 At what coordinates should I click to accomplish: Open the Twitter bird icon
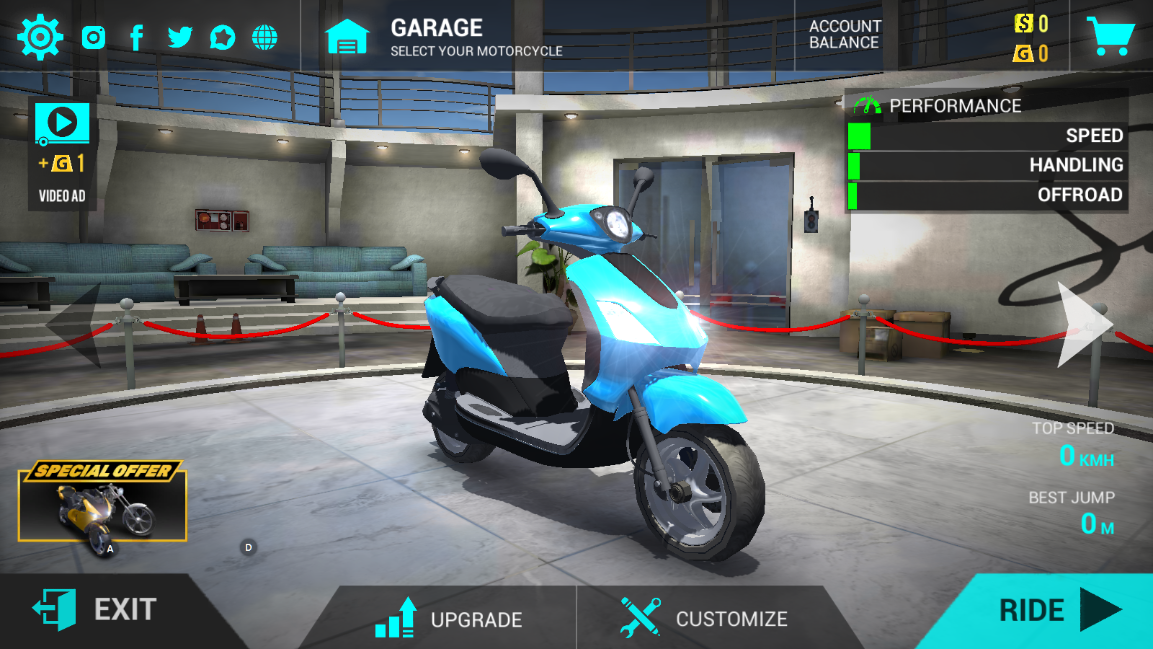pyautogui.click(x=180, y=38)
